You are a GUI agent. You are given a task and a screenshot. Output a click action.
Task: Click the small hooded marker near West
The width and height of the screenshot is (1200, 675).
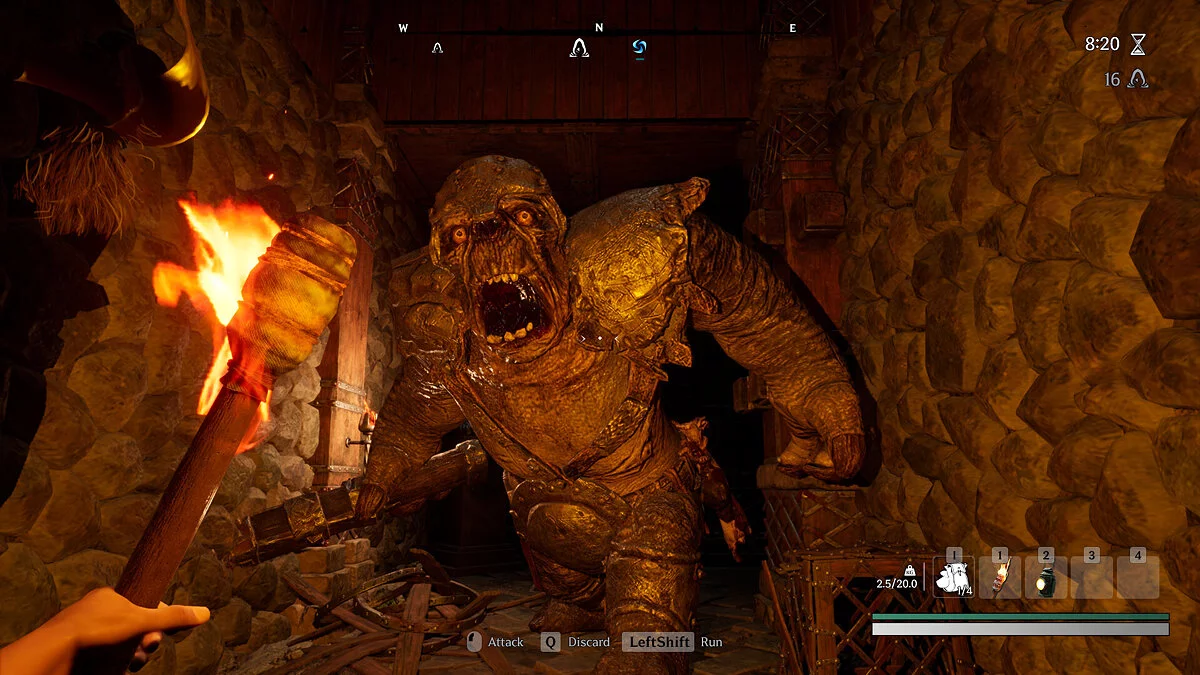[437, 47]
